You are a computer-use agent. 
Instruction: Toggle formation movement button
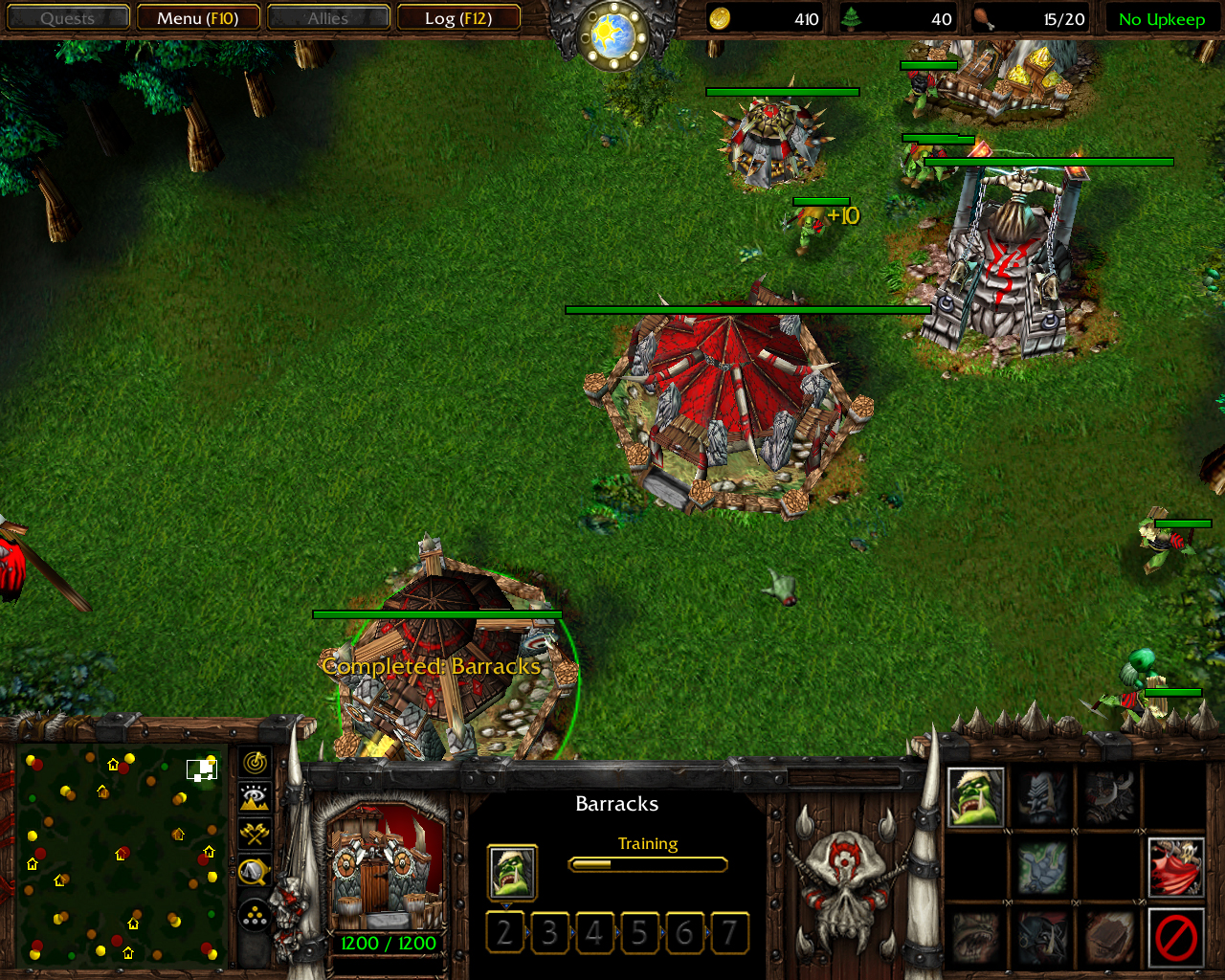(255, 916)
